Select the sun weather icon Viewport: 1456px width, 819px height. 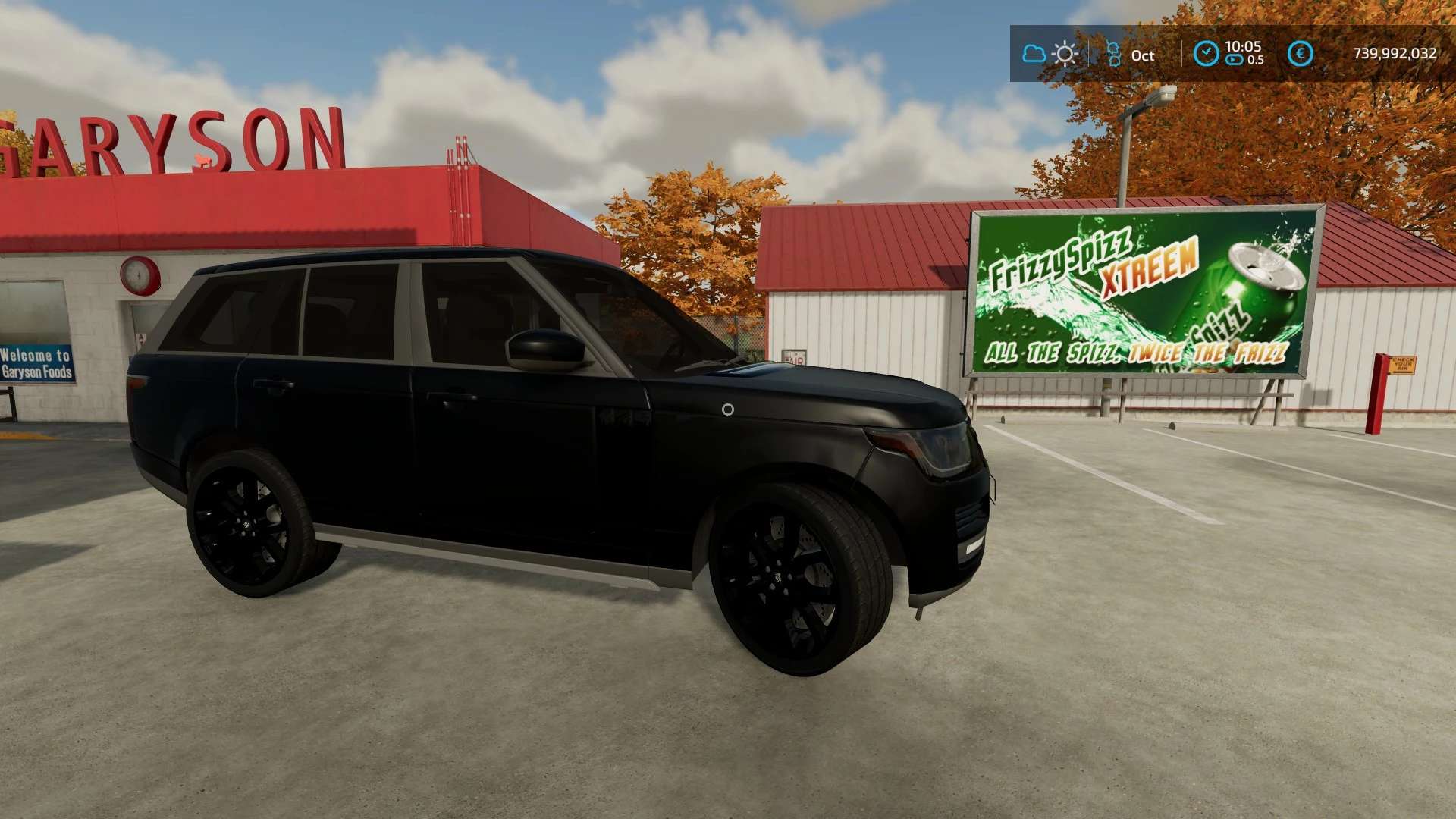pos(1065,54)
